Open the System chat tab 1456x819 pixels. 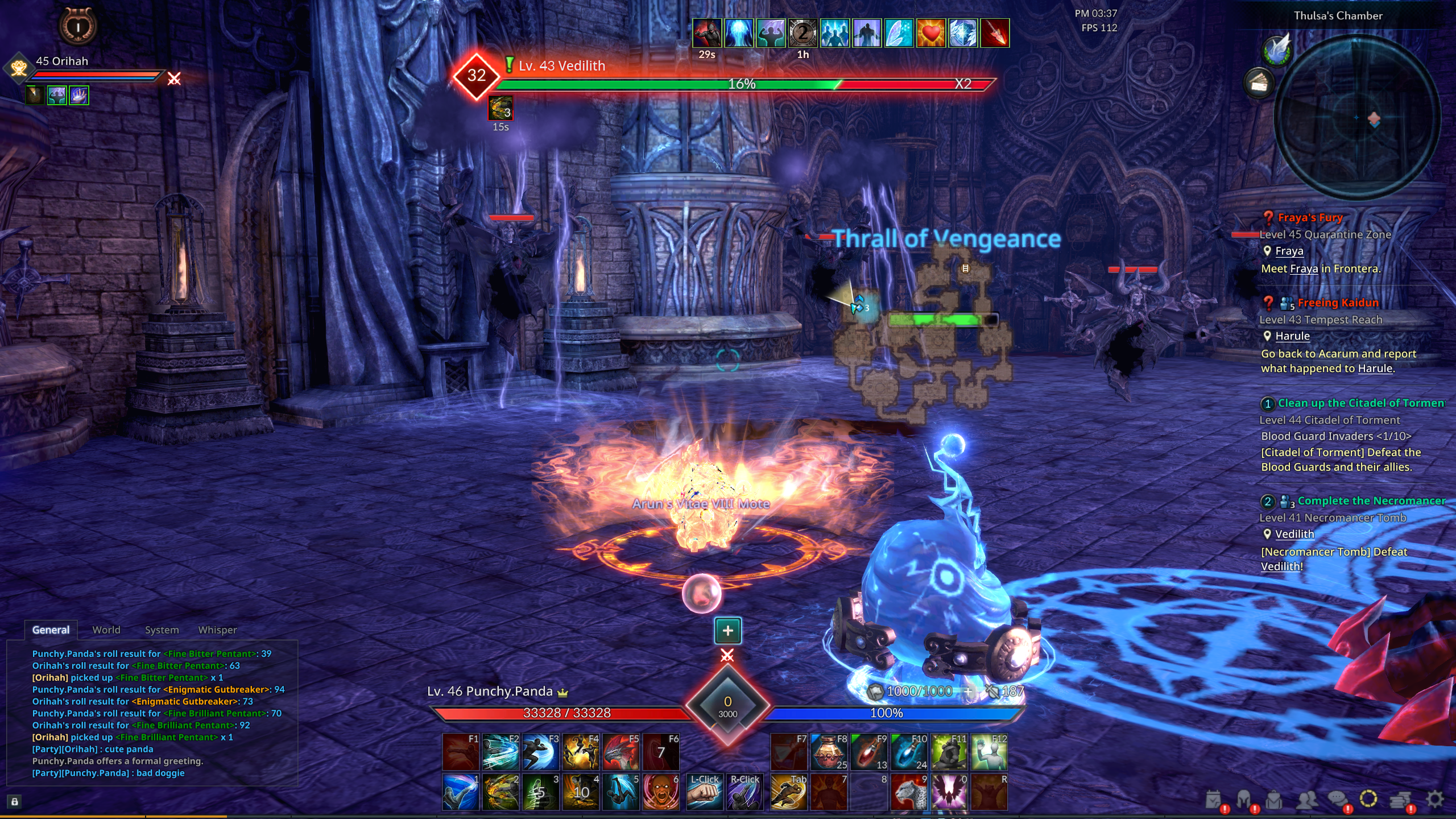coord(162,630)
